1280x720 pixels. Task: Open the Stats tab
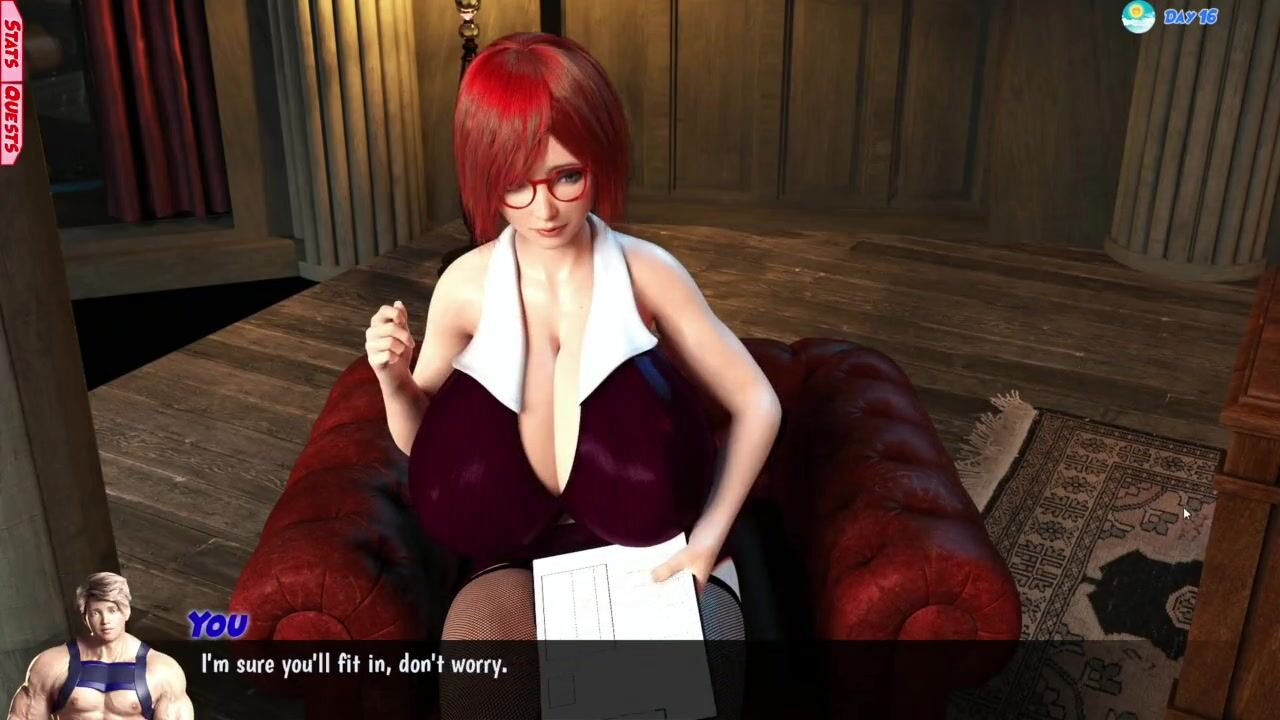(11, 42)
